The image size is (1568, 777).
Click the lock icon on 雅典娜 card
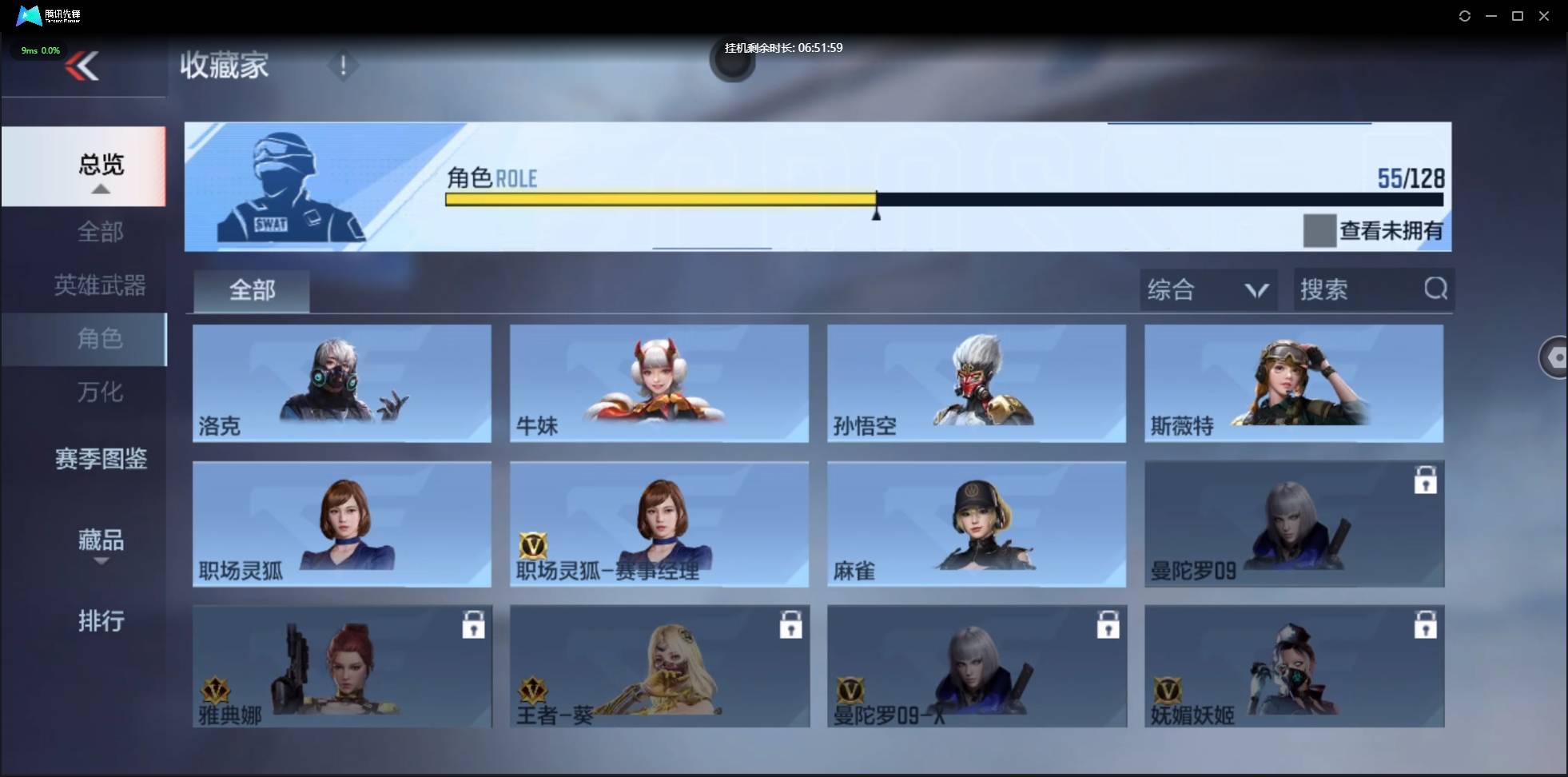(x=474, y=625)
